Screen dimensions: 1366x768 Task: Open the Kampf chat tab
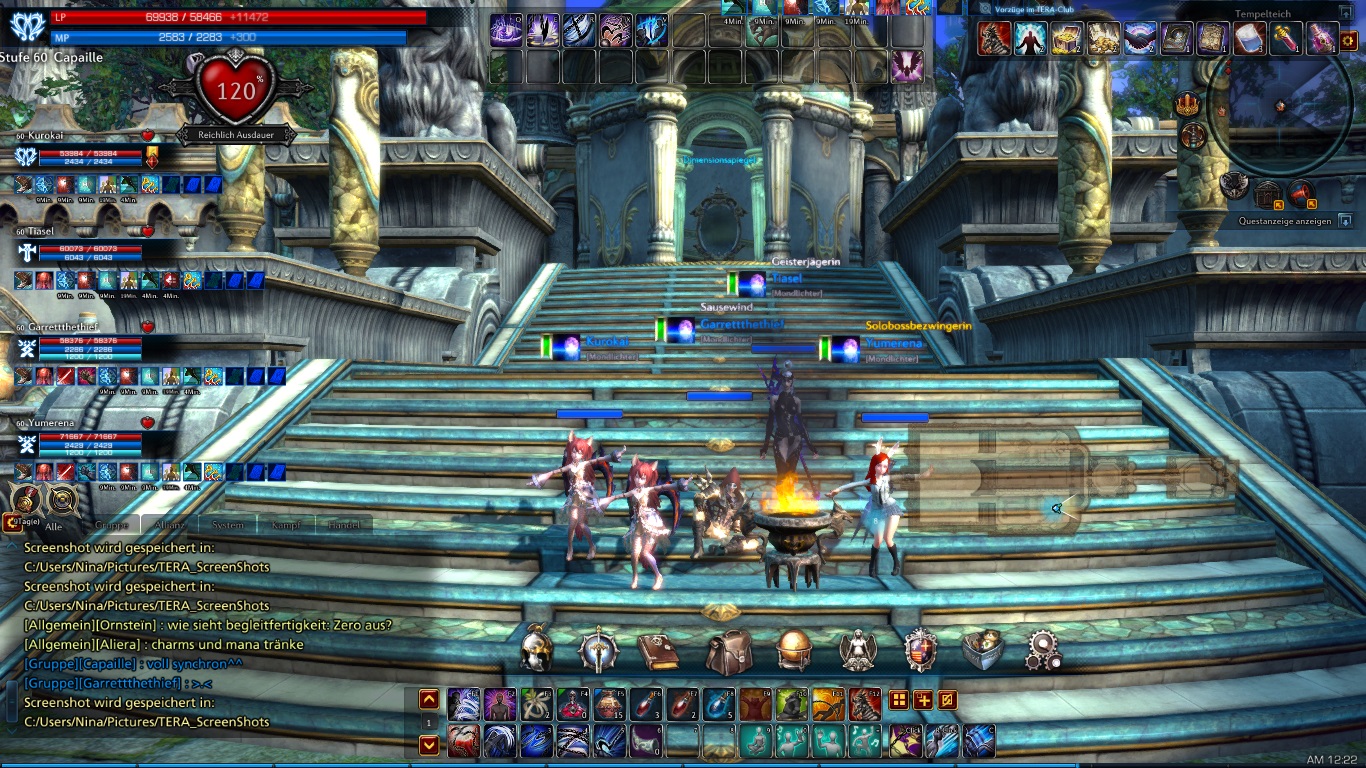[x=286, y=525]
